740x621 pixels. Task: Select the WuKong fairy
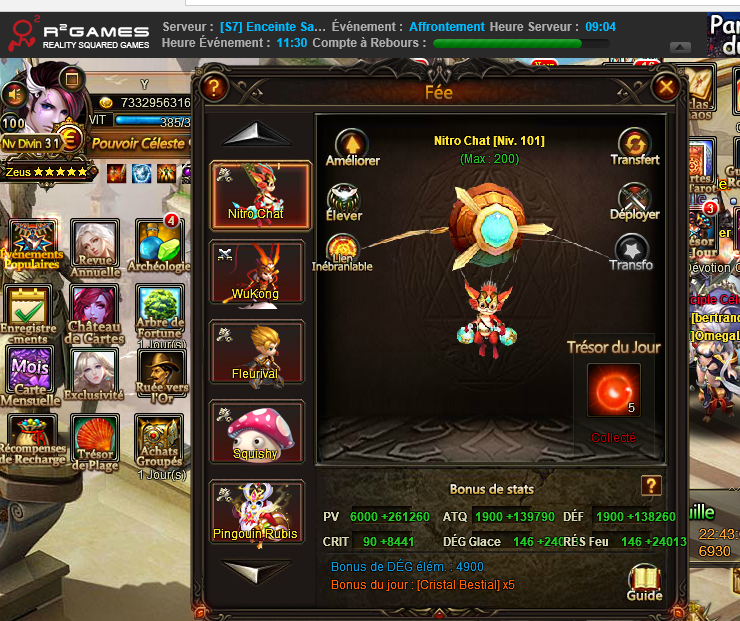point(258,271)
